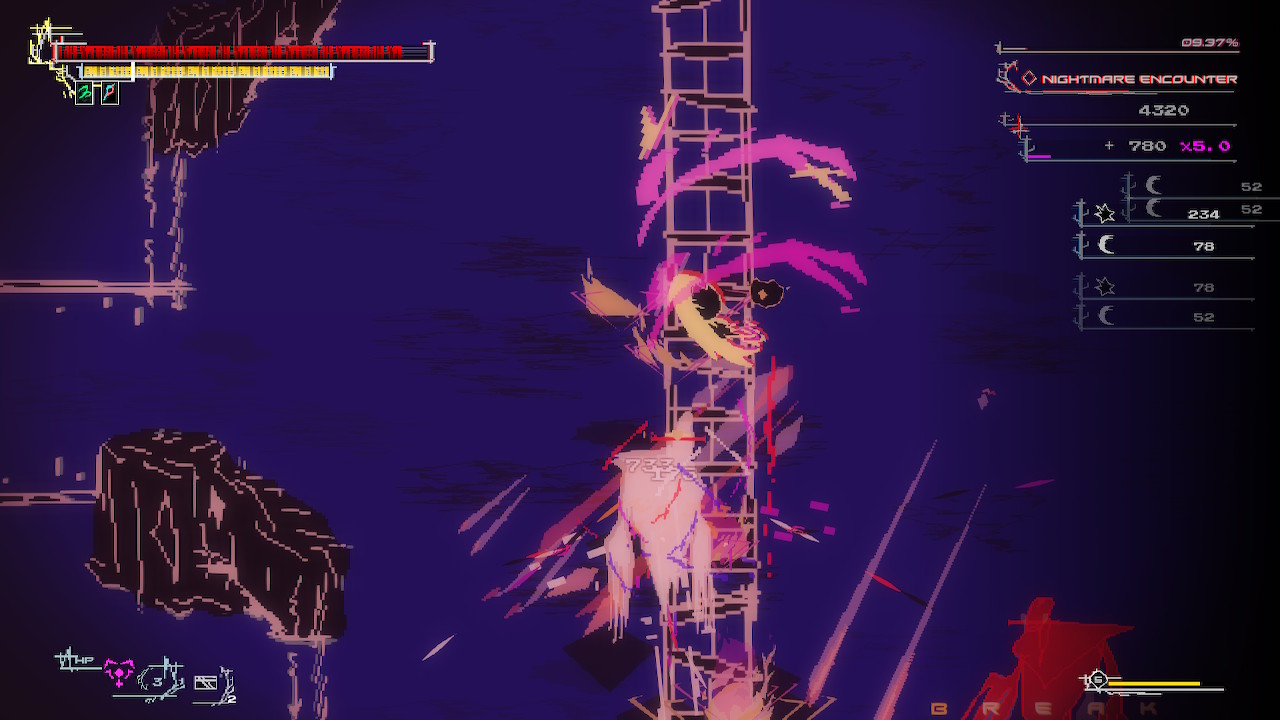This screenshot has width=1280, height=720.
Task: Click the crescent moon icon above 234
Action: 1154,186
